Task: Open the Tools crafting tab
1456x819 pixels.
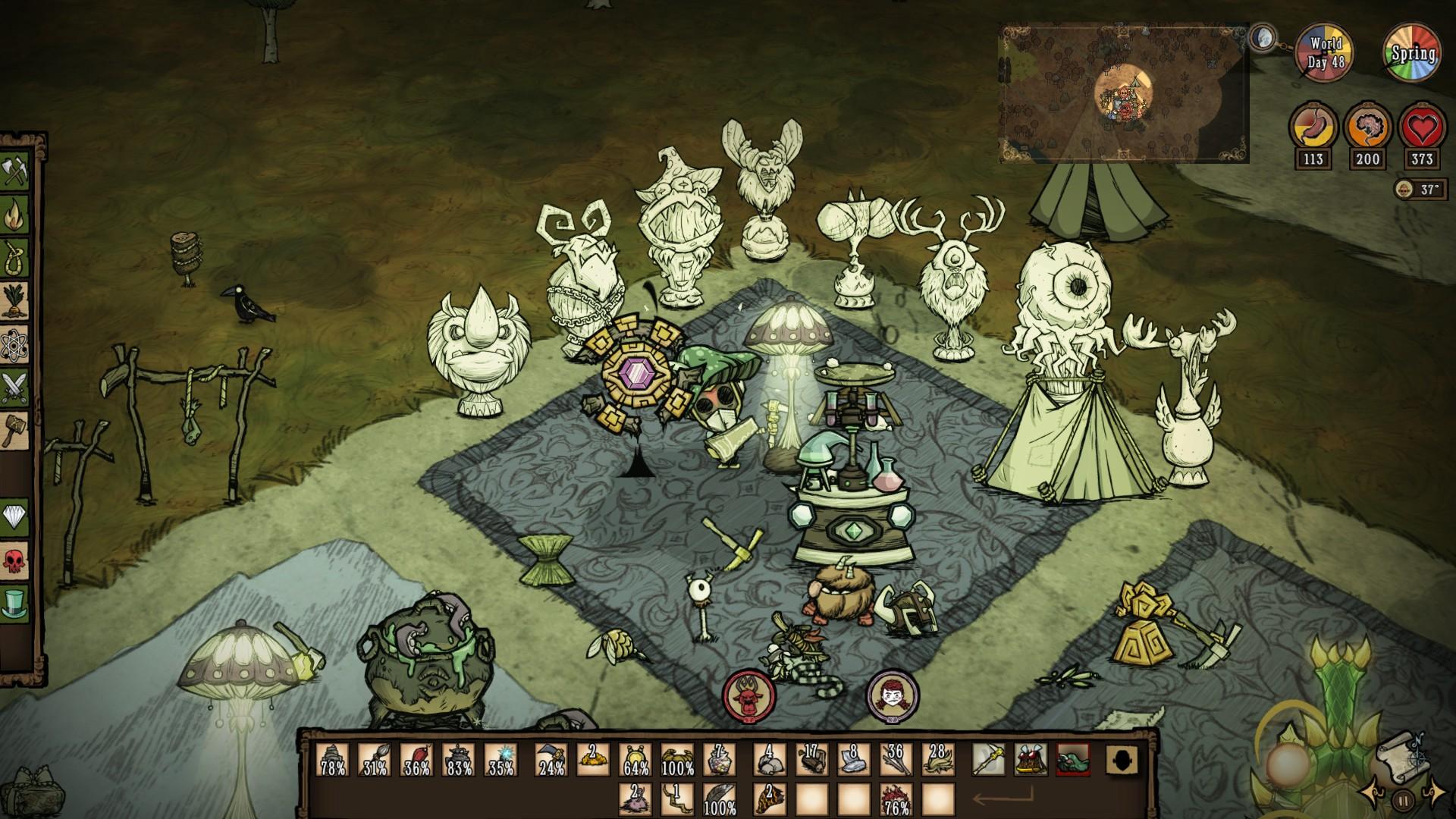Action: tap(16, 172)
